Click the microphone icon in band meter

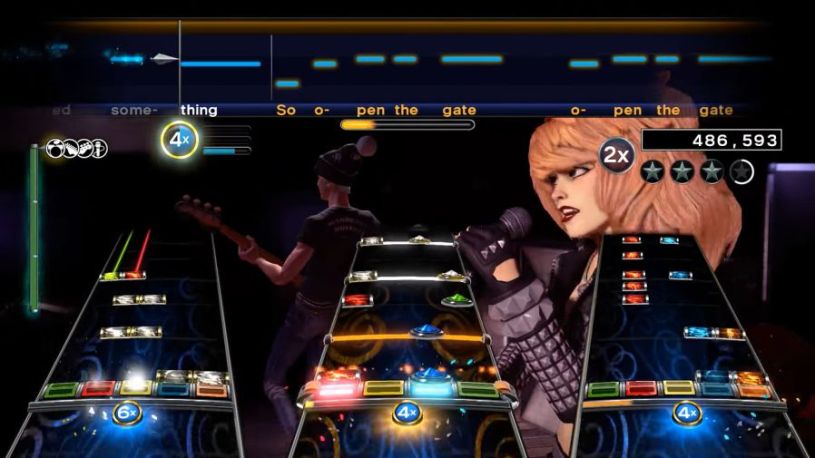[x=98, y=148]
